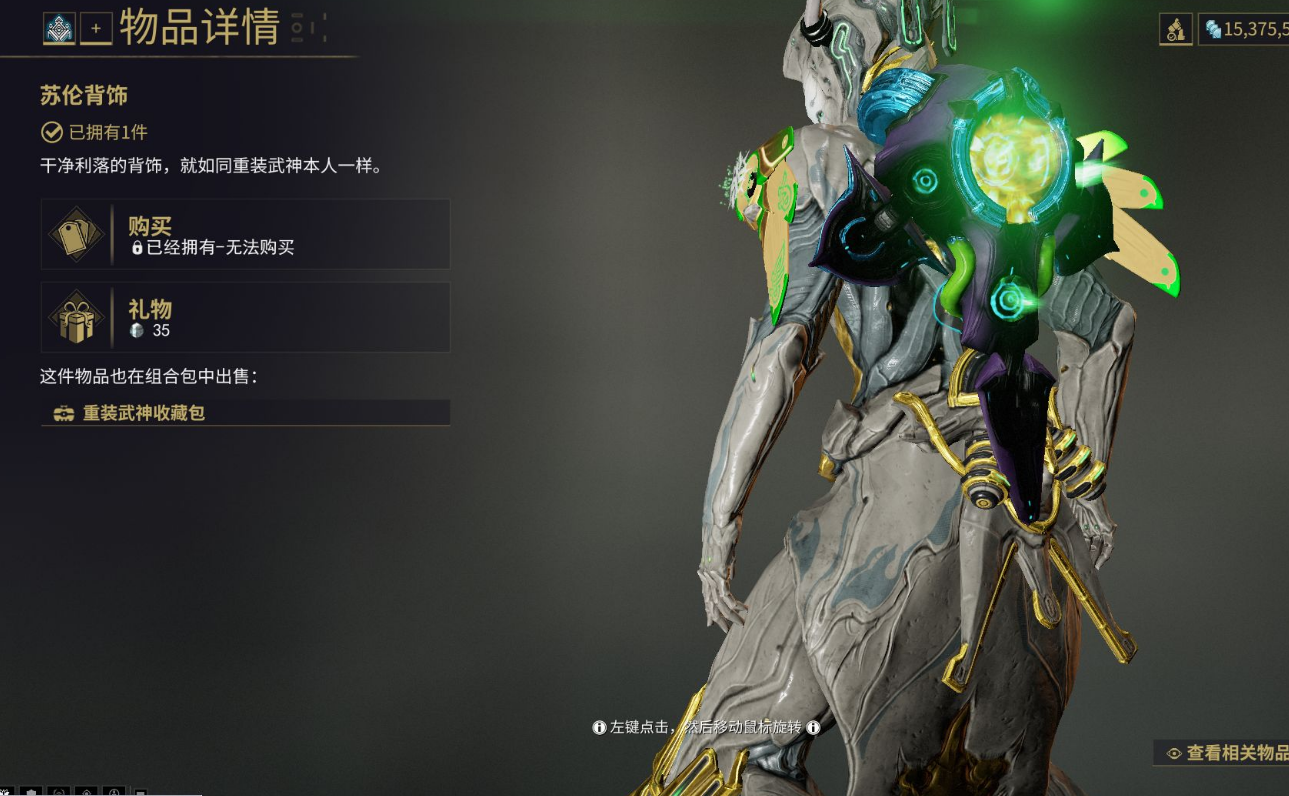Viewport: 1289px width, 796px height.
Task: Gift this item via 礼物 for 35 platinum
Action: 245,317
